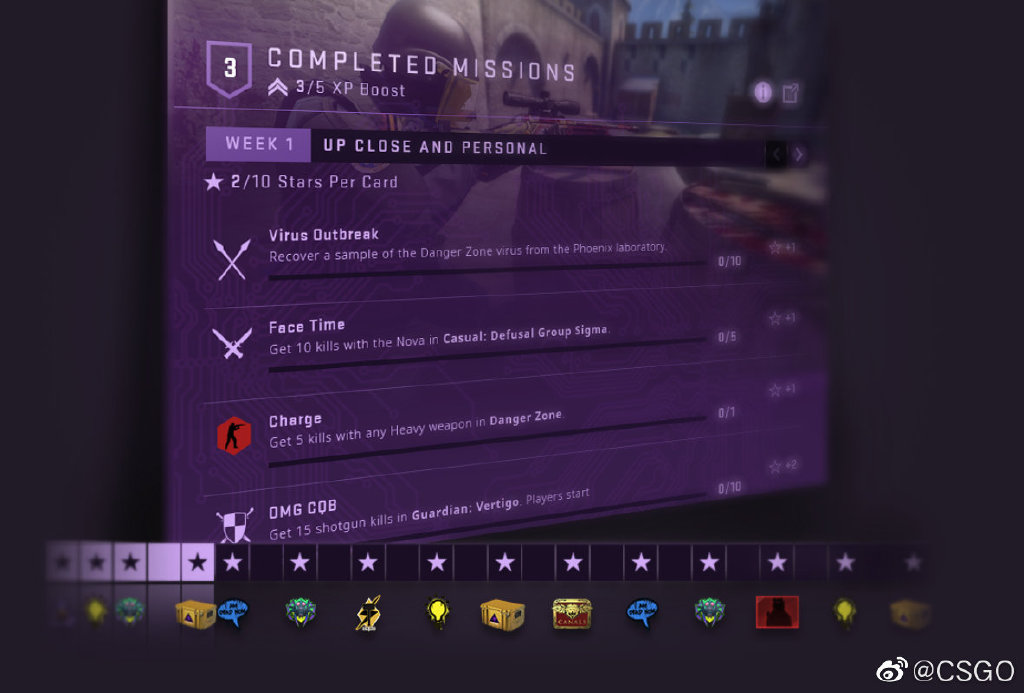Open the Virus Outbreak mission
1024x693 pixels.
(x=324, y=236)
